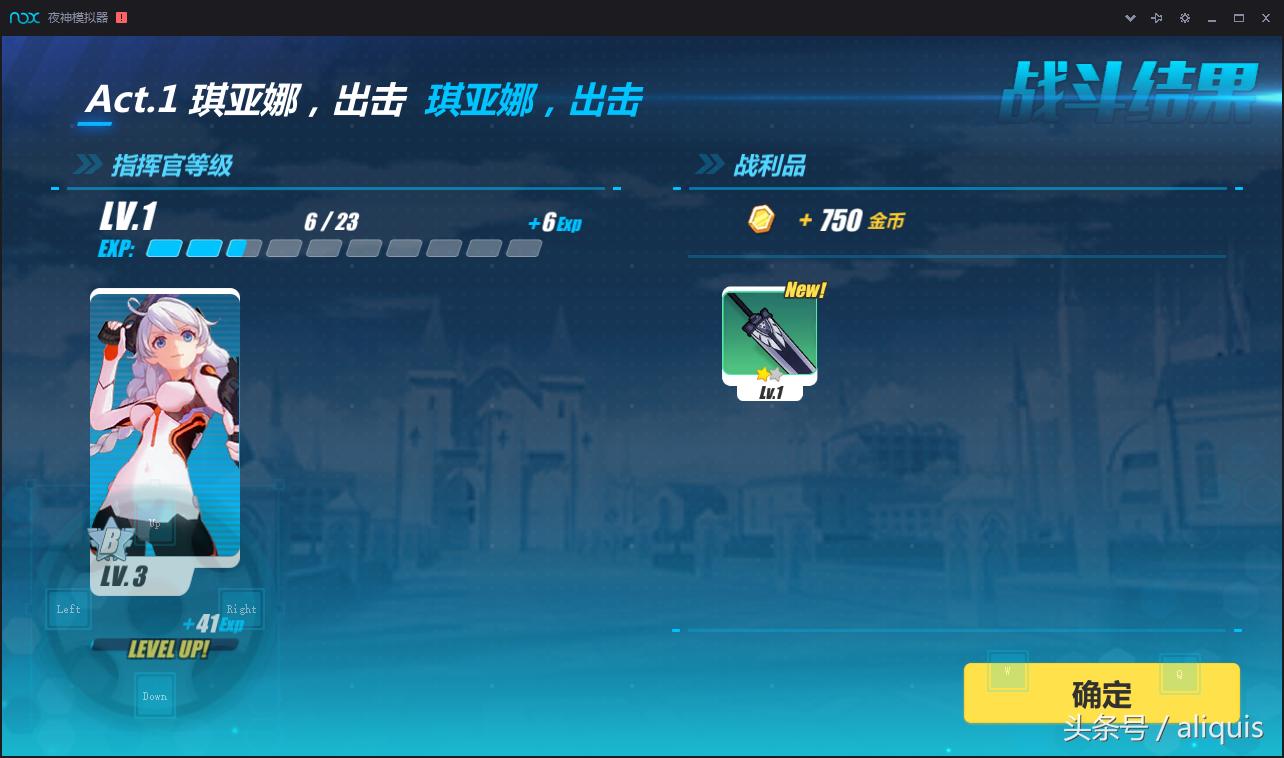Select the 琪亚娜，出击 stage tab
The width and height of the screenshot is (1284, 758).
(533, 100)
